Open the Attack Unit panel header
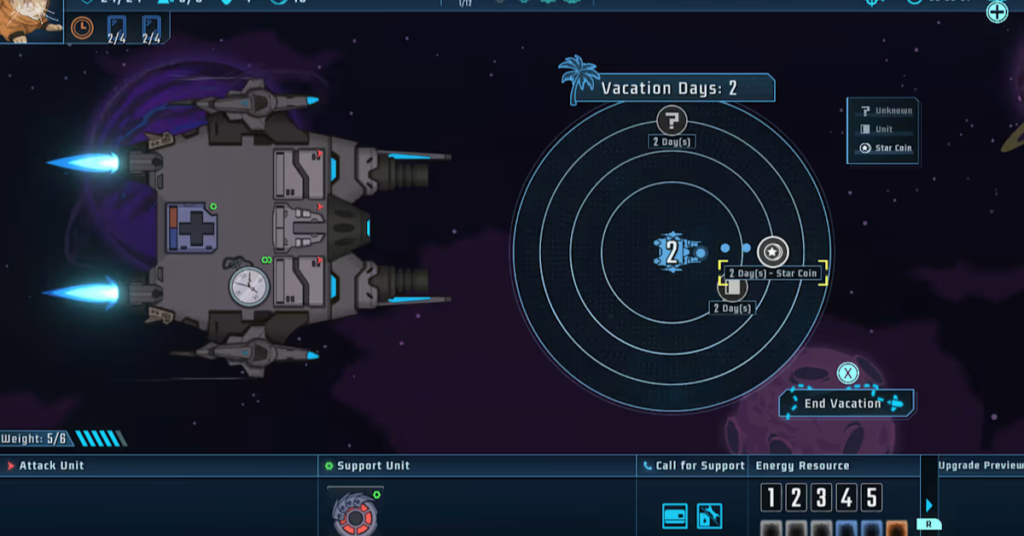1024x536 pixels. [x=52, y=466]
